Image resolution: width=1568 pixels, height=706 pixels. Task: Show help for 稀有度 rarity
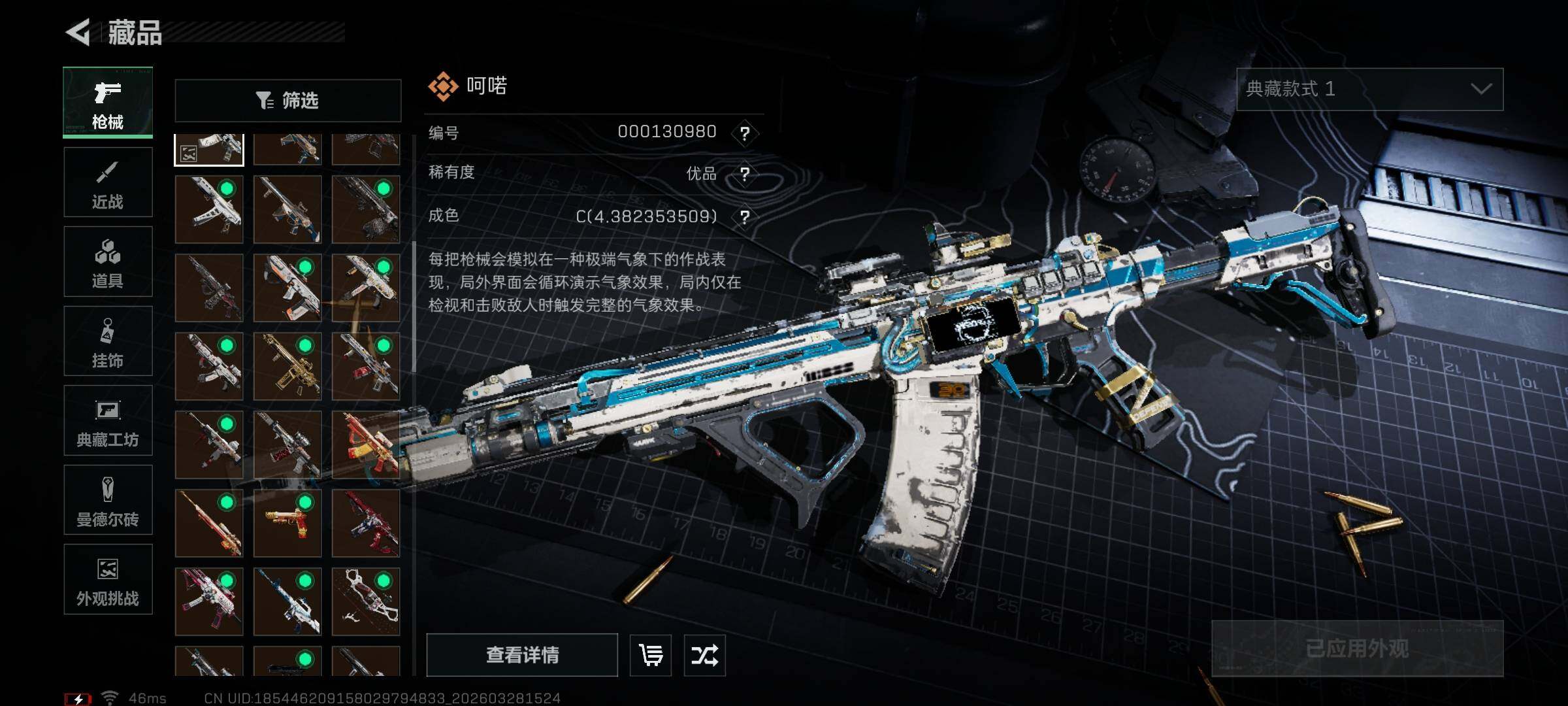point(744,174)
